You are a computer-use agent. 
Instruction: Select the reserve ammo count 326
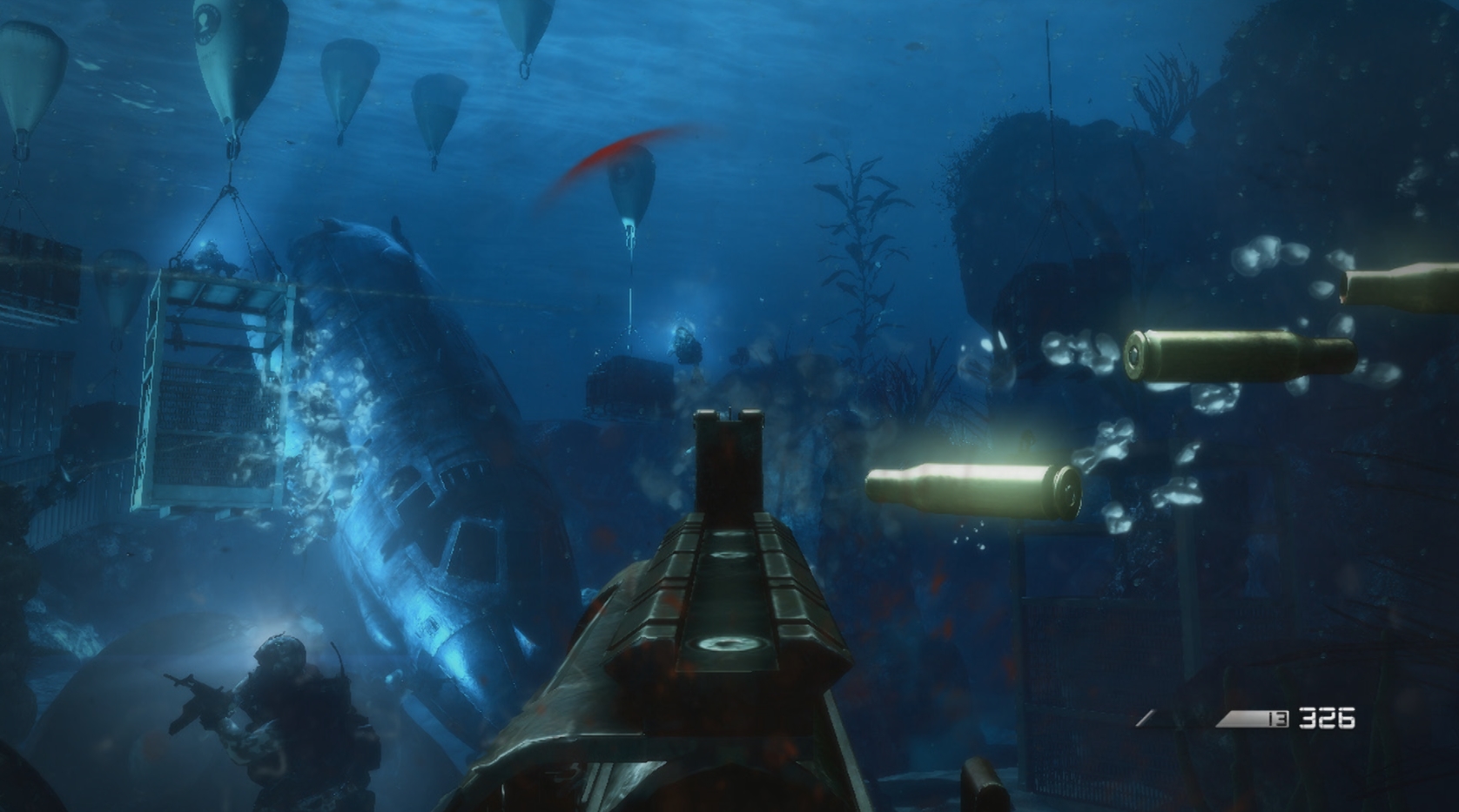pos(1328,717)
